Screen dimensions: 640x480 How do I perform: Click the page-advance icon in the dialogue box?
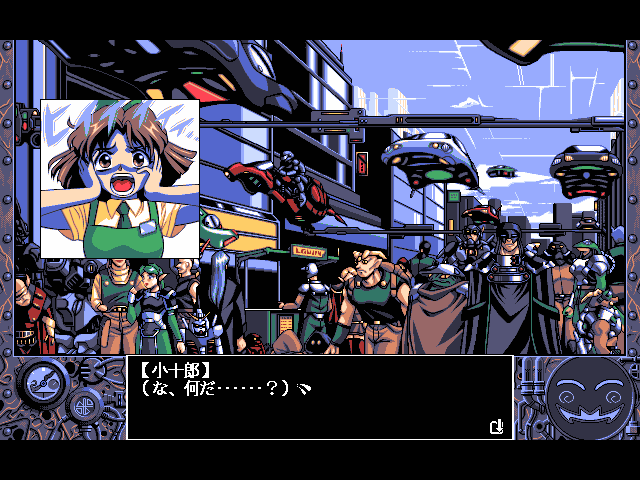(497, 427)
